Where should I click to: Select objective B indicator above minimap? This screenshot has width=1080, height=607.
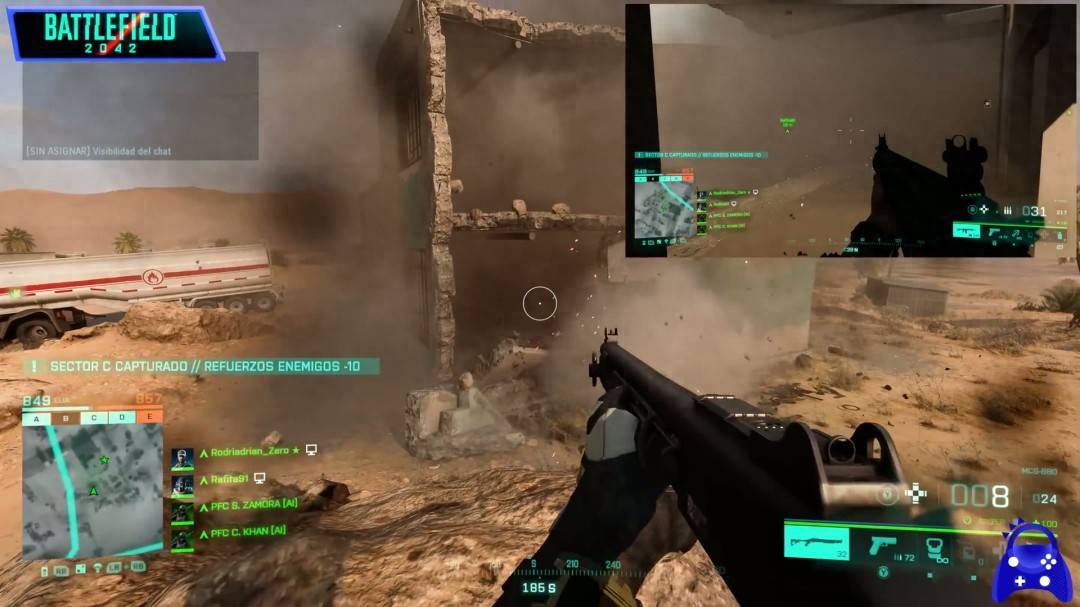pyautogui.click(x=67, y=418)
